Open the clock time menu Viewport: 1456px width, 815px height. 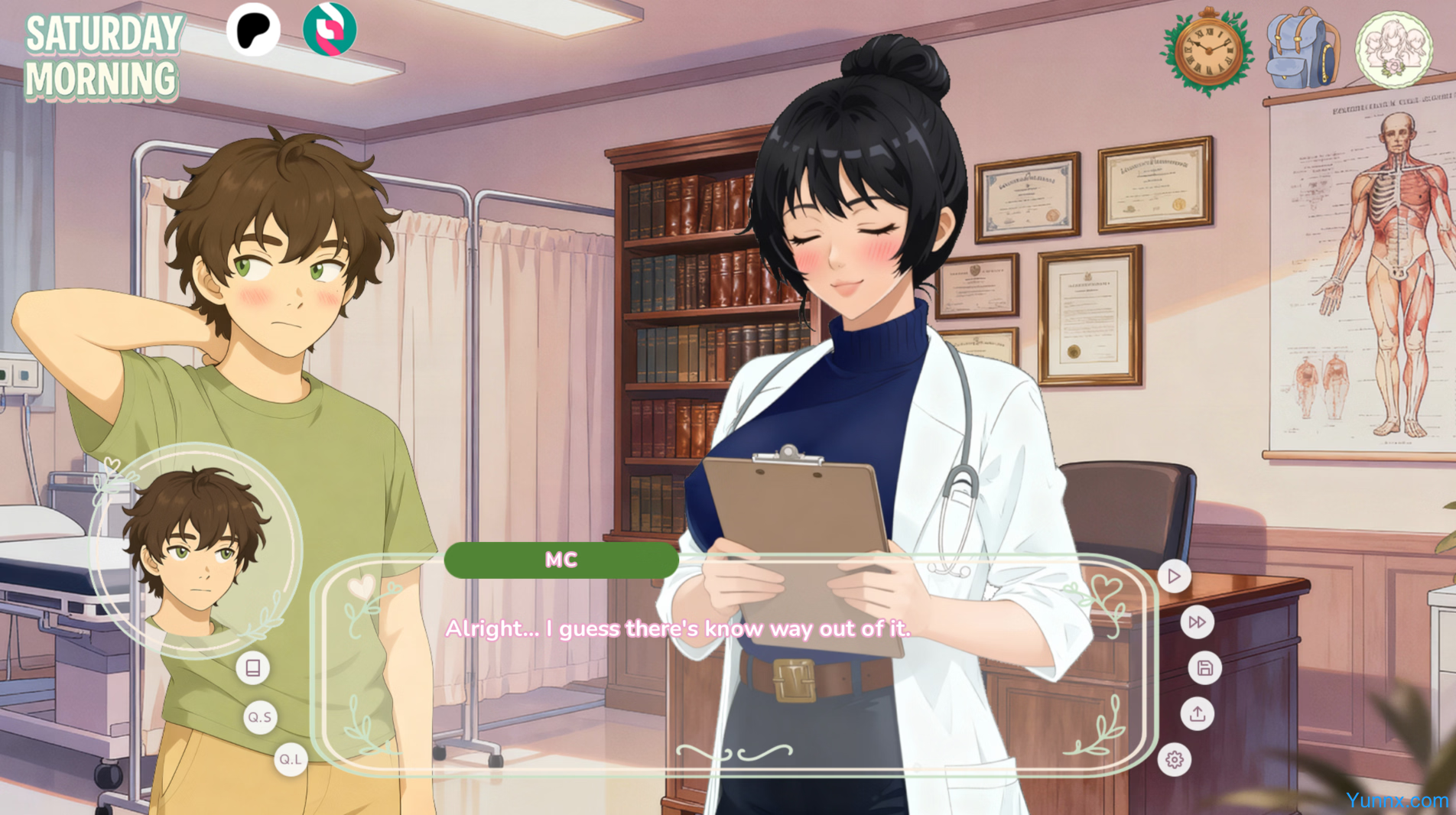(1207, 50)
